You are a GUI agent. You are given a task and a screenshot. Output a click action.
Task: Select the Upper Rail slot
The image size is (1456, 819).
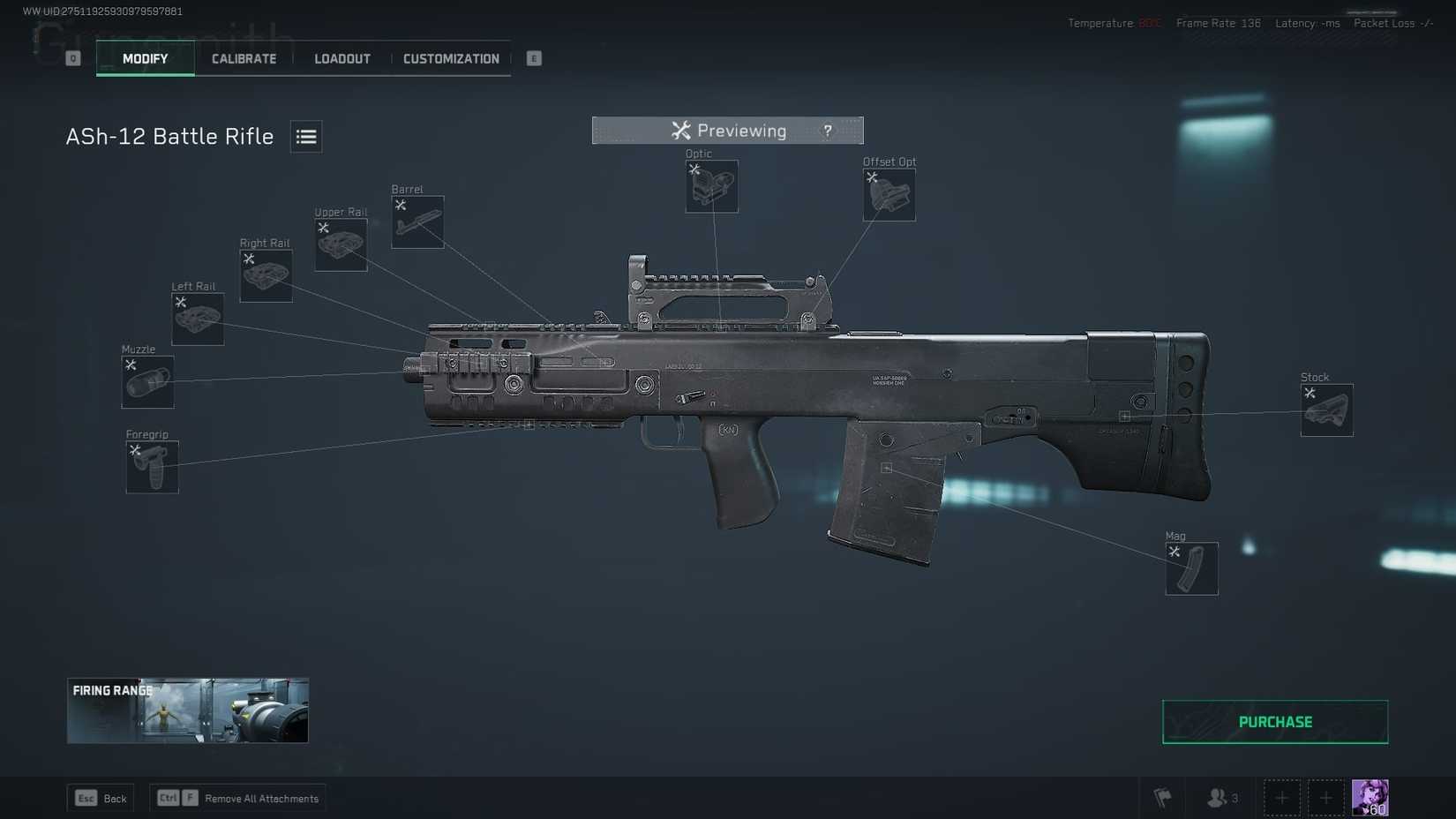coord(341,244)
